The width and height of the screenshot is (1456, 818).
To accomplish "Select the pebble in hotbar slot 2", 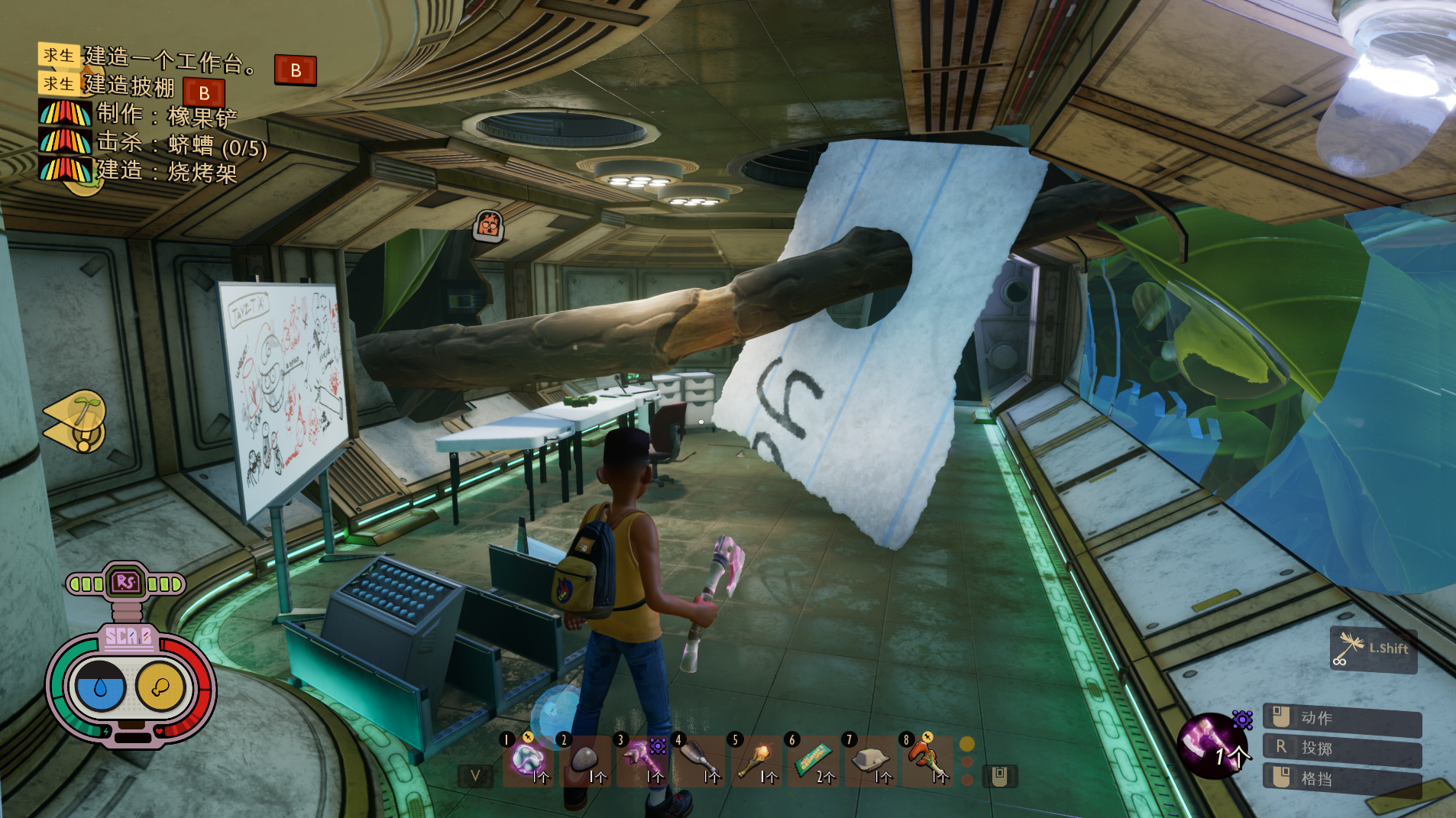I will (x=585, y=761).
